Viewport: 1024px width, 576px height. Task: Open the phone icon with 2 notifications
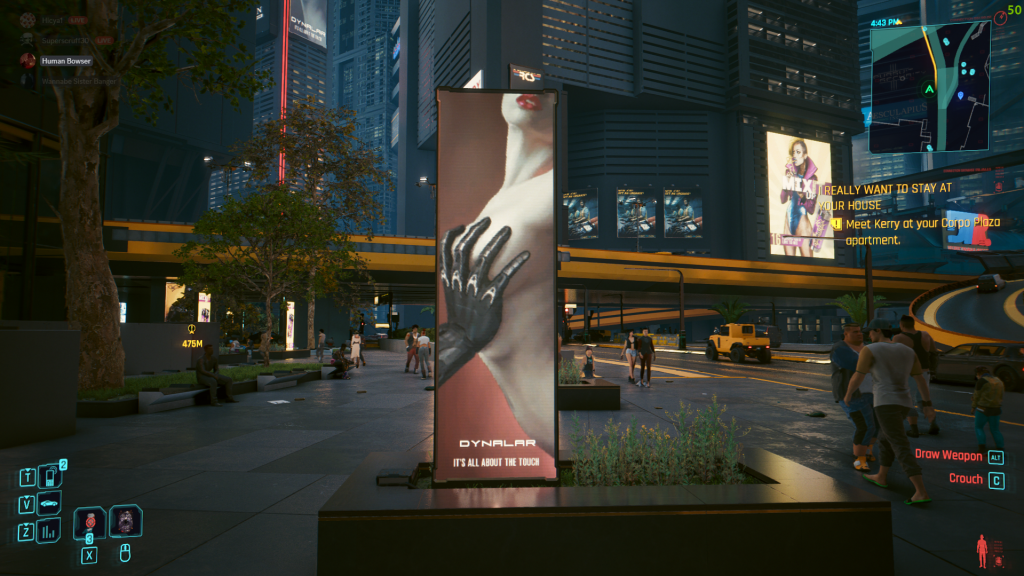49,476
